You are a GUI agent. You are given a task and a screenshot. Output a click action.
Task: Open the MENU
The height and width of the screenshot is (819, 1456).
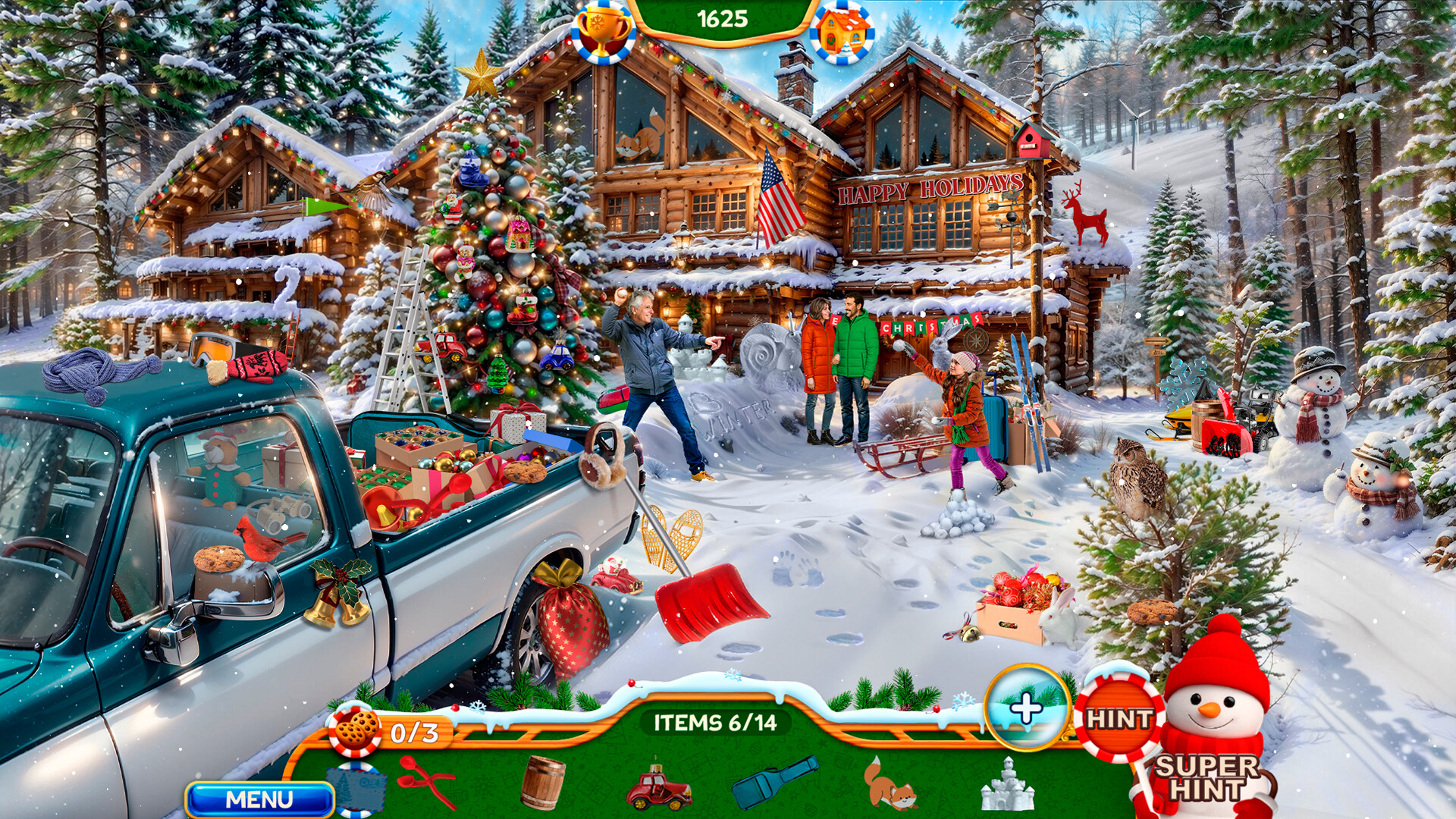pos(262,800)
